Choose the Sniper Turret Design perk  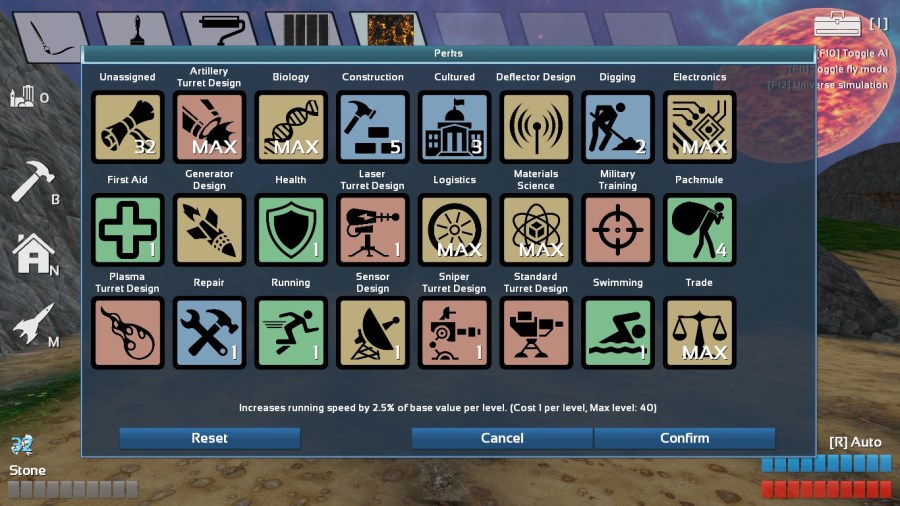[x=454, y=333]
